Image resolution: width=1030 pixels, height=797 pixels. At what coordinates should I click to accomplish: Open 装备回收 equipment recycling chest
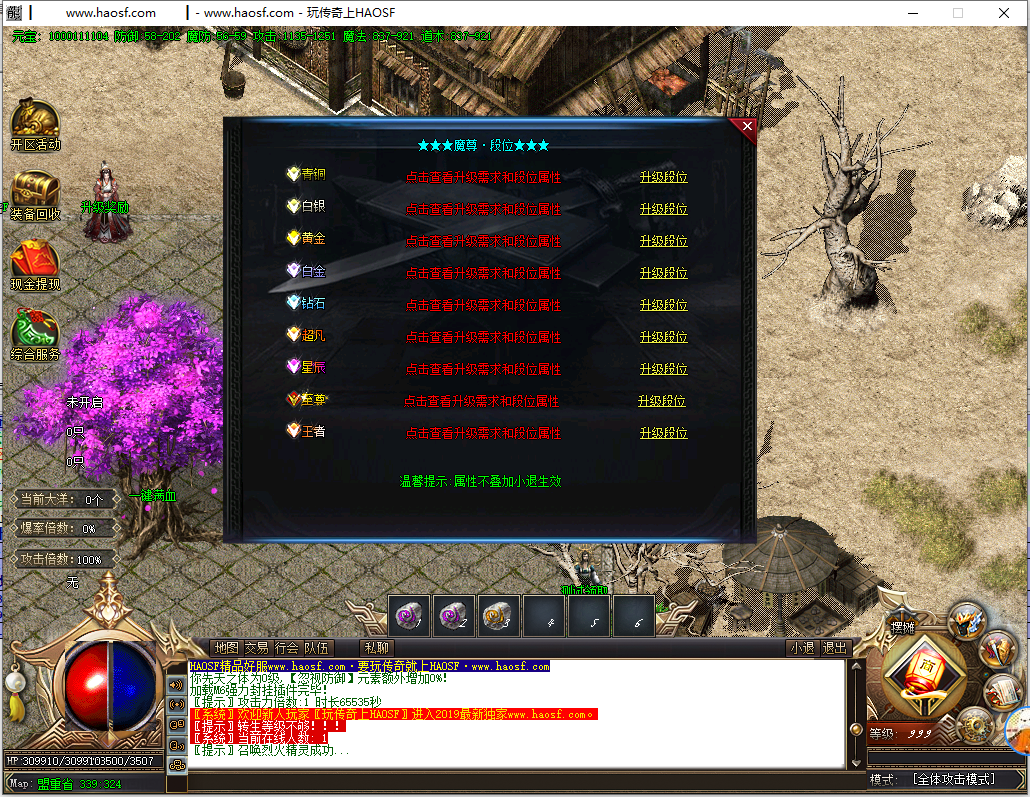[x=35, y=194]
